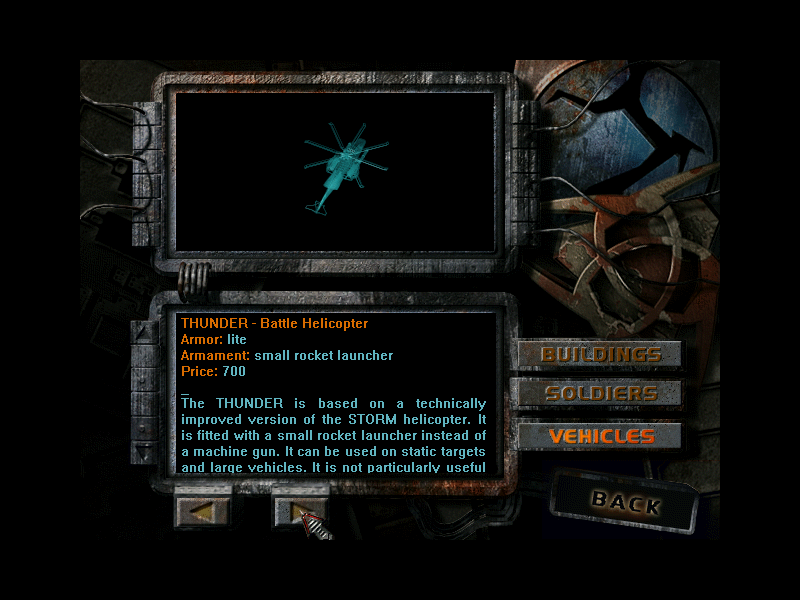Switch to the SOLDIERS category

tap(600, 394)
